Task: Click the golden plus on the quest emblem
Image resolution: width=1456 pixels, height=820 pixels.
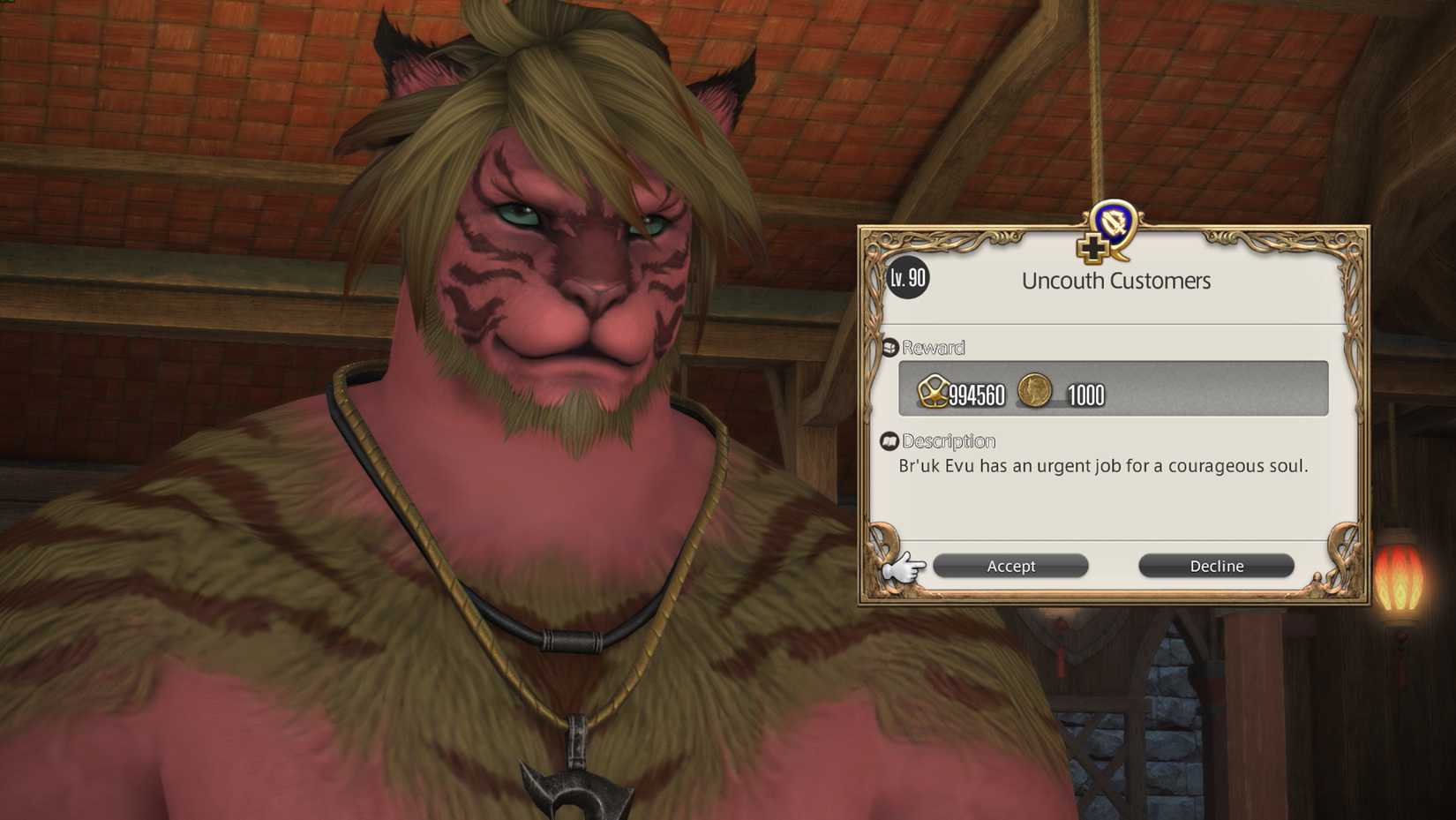Action: coord(1092,248)
